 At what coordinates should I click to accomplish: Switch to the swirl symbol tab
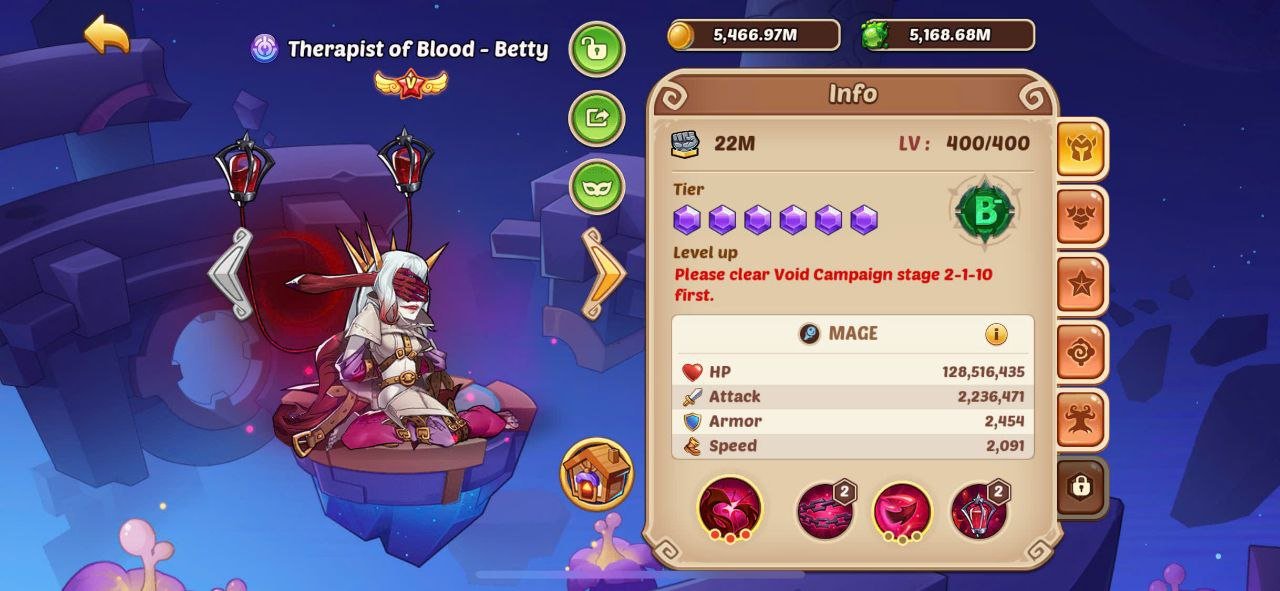point(1081,352)
